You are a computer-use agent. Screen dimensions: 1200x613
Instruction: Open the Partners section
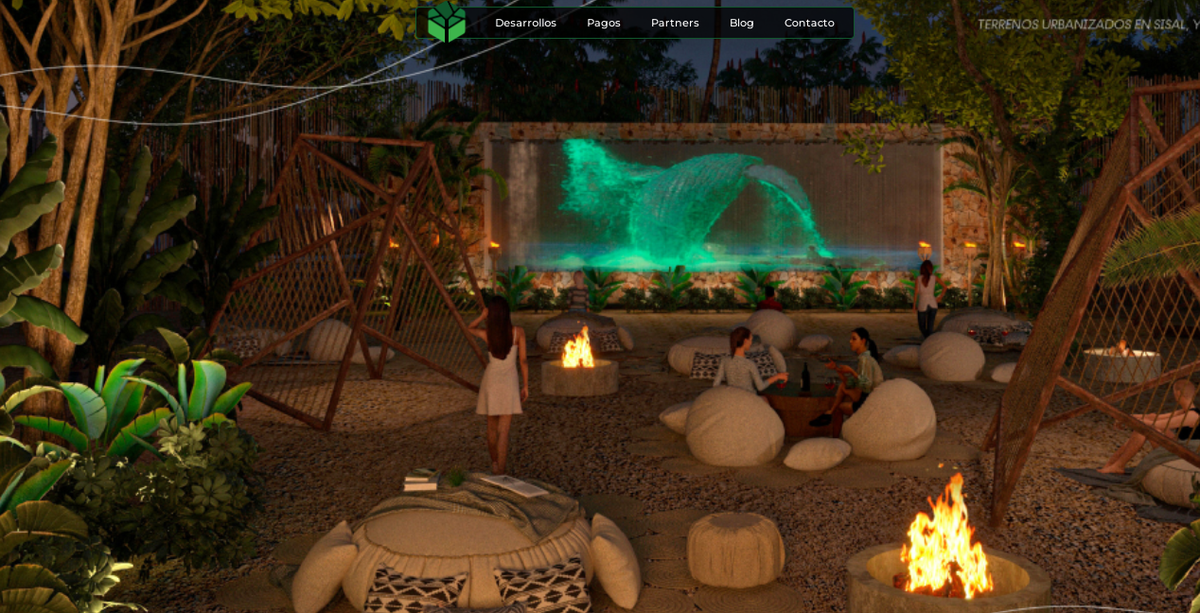[675, 23]
